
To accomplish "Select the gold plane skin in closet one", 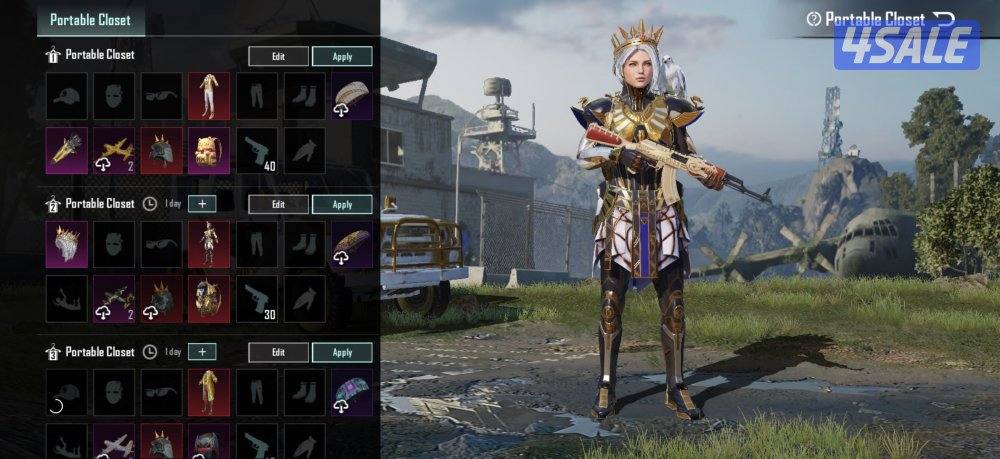I will (x=114, y=150).
